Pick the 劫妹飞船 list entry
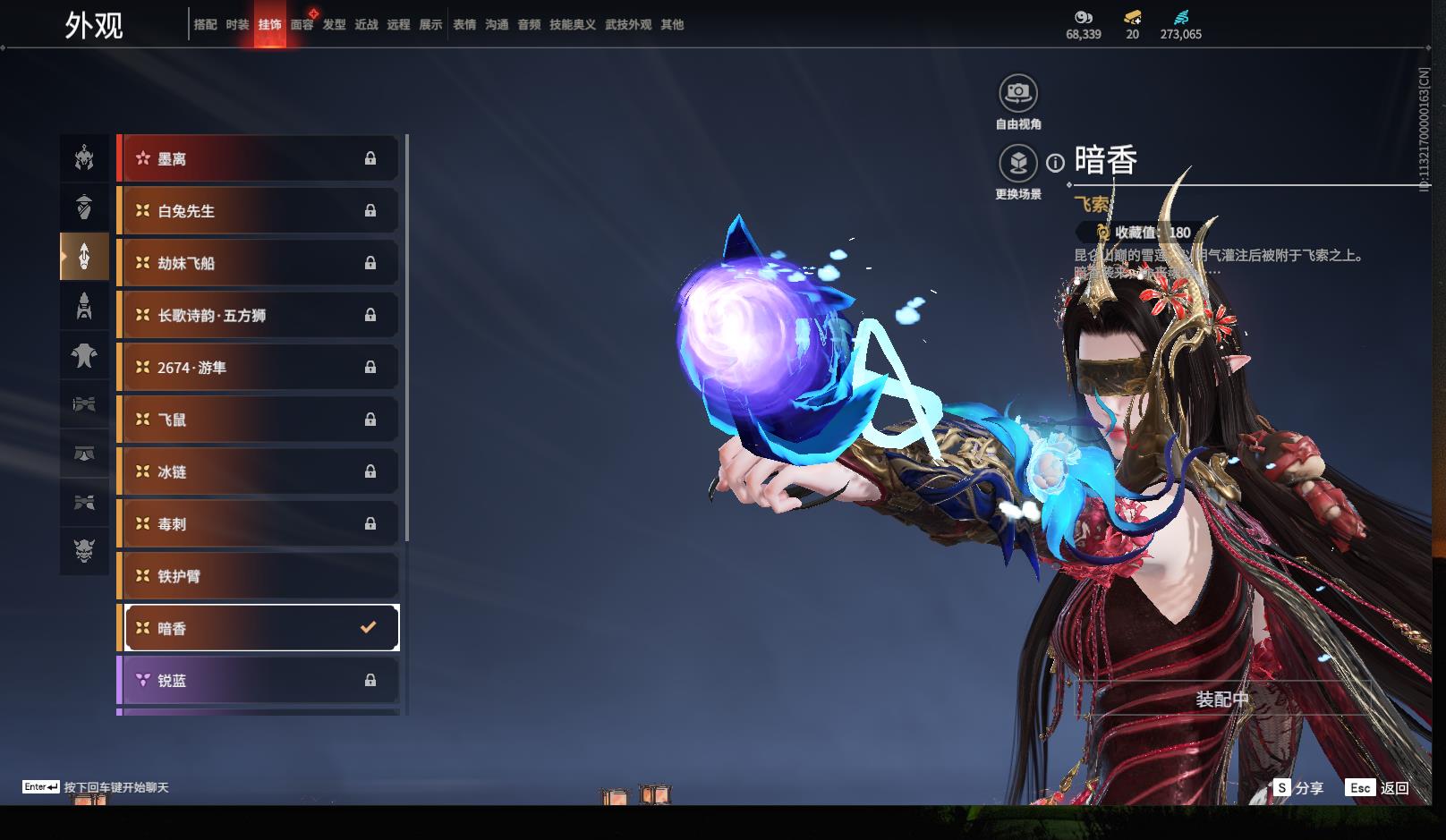The width and height of the screenshot is (1446, 840). click(x=258, y=263)
